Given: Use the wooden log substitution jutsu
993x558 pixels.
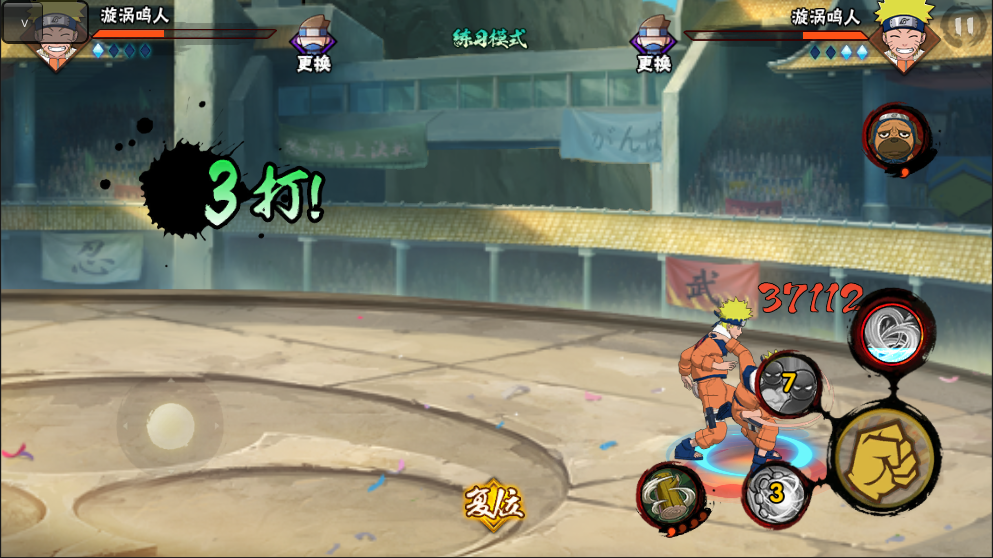Looking at the screenshot, I should click(x=668, y=494).
